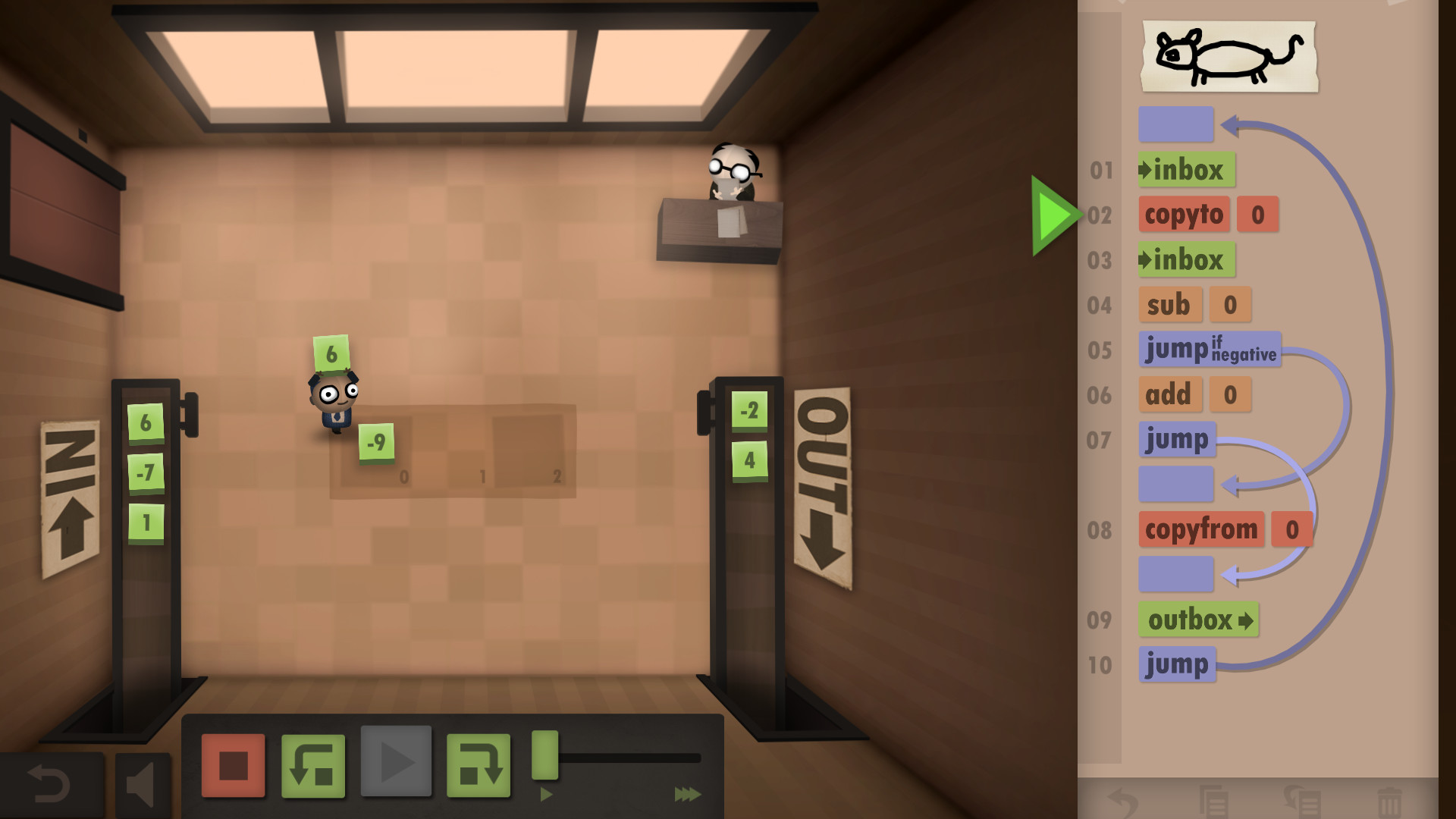Screen dimensions: 1456x819
Task: Click the 0 operand on the sub instruction
Action: point(1230,305)
